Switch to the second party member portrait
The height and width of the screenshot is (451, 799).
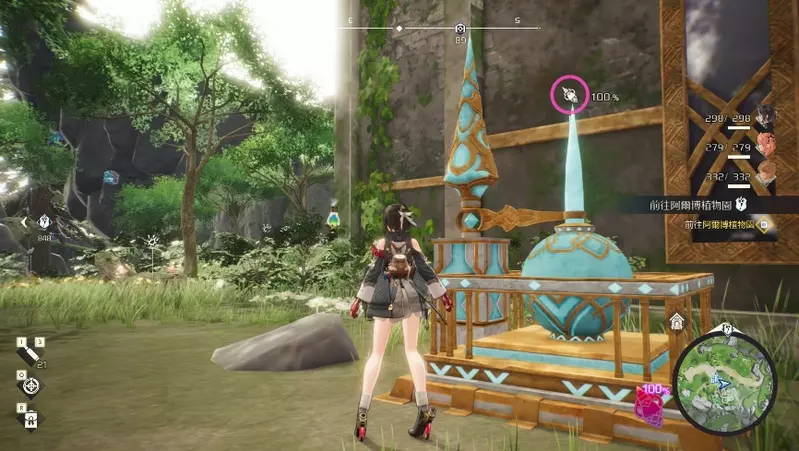coord(766,146)
